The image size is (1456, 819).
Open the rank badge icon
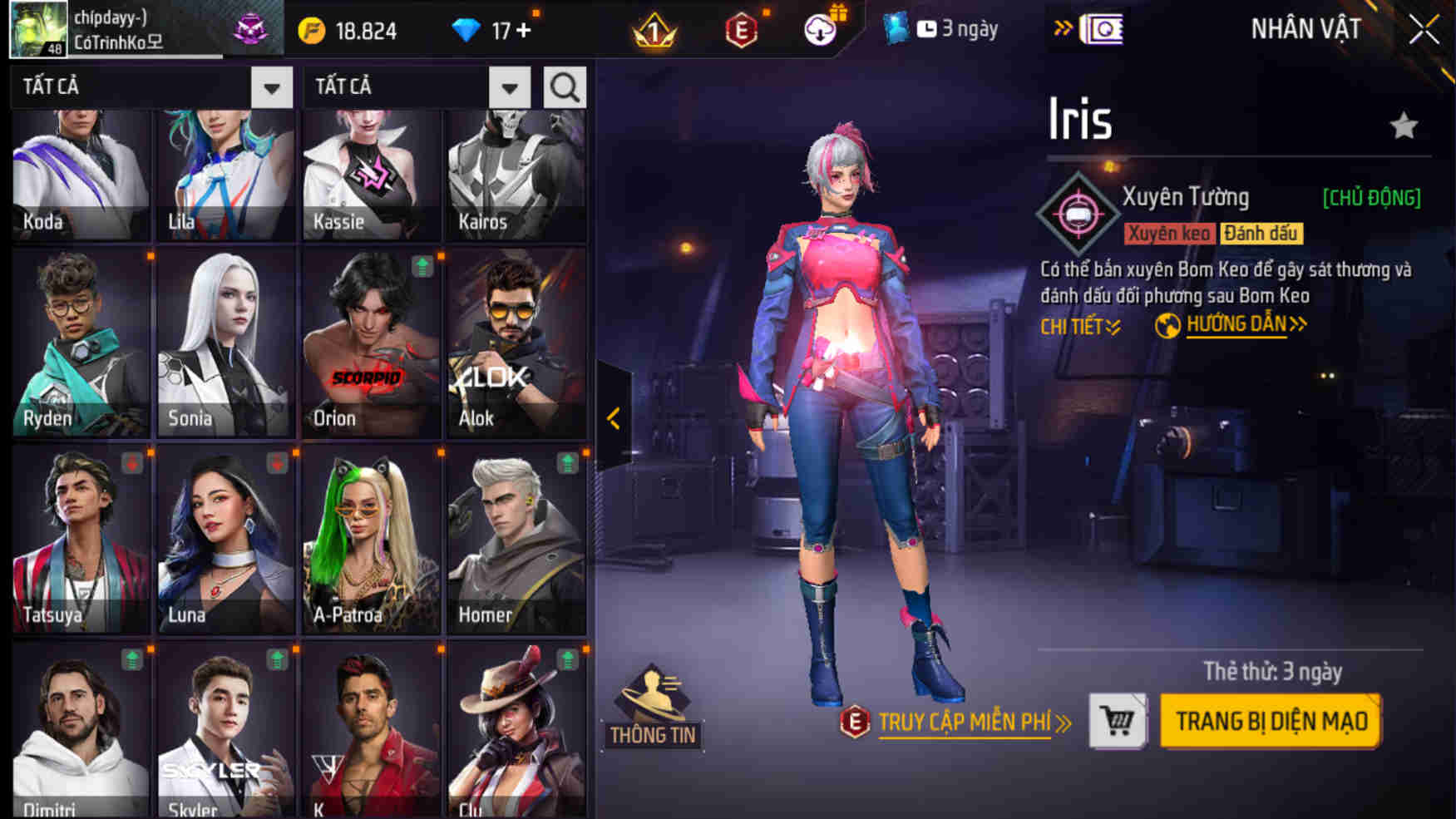[x=656, y=31]
